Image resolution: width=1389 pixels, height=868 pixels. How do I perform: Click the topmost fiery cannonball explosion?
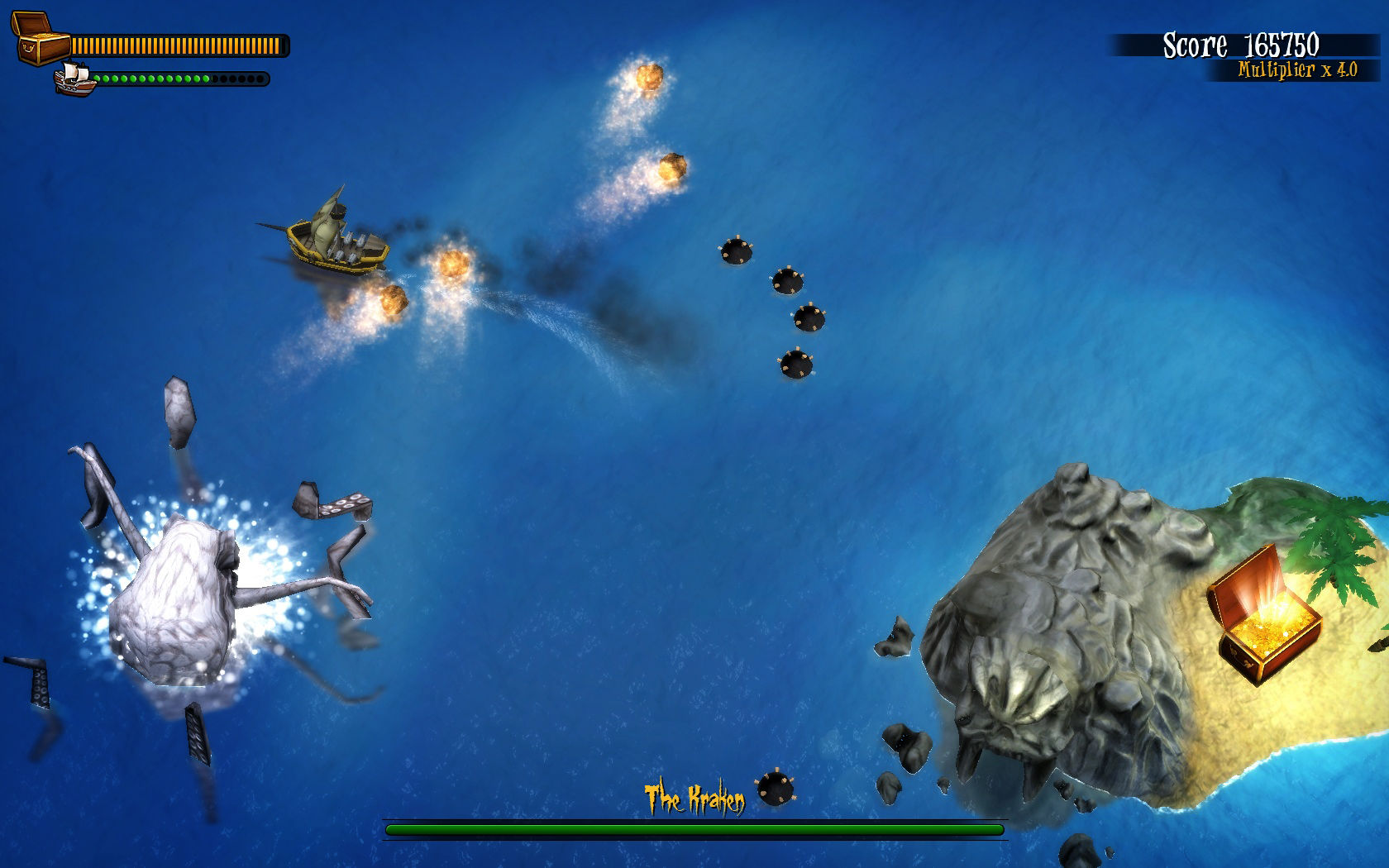point(649,79)
